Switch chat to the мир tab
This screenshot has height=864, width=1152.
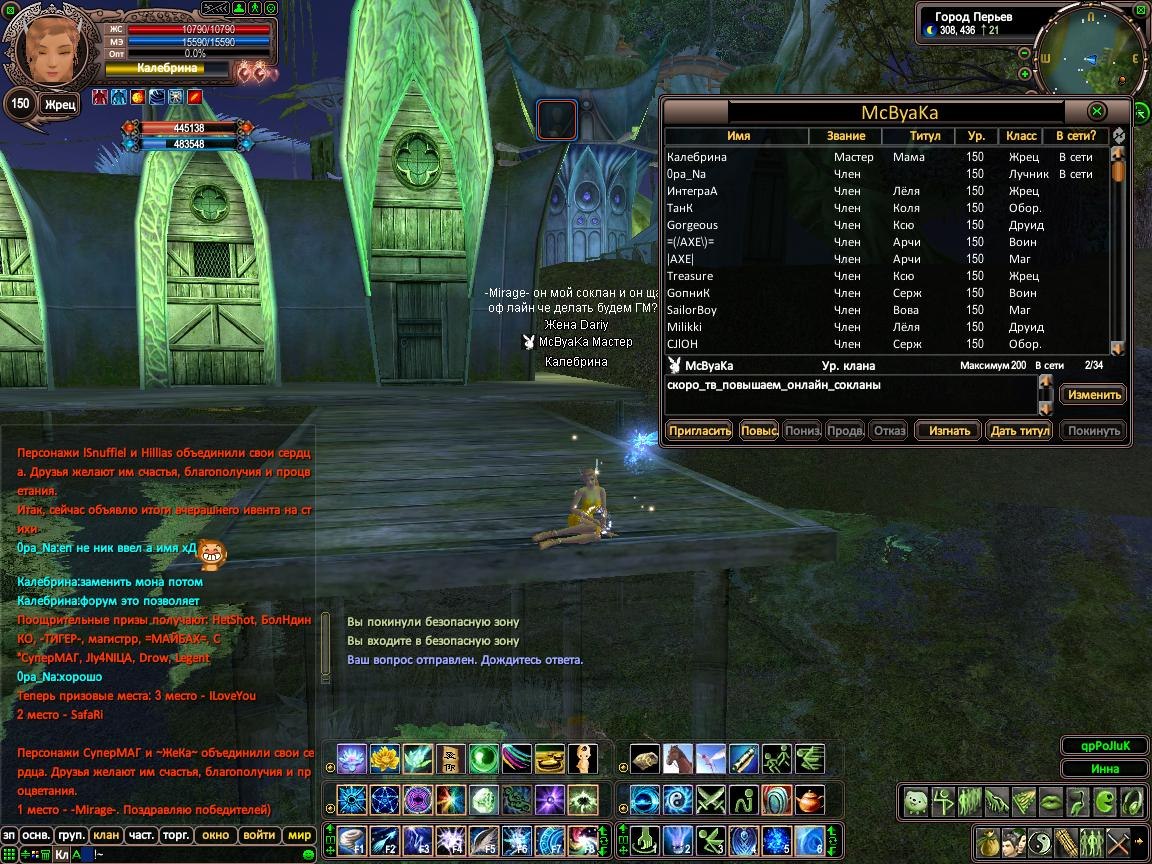tap(298, 835)
